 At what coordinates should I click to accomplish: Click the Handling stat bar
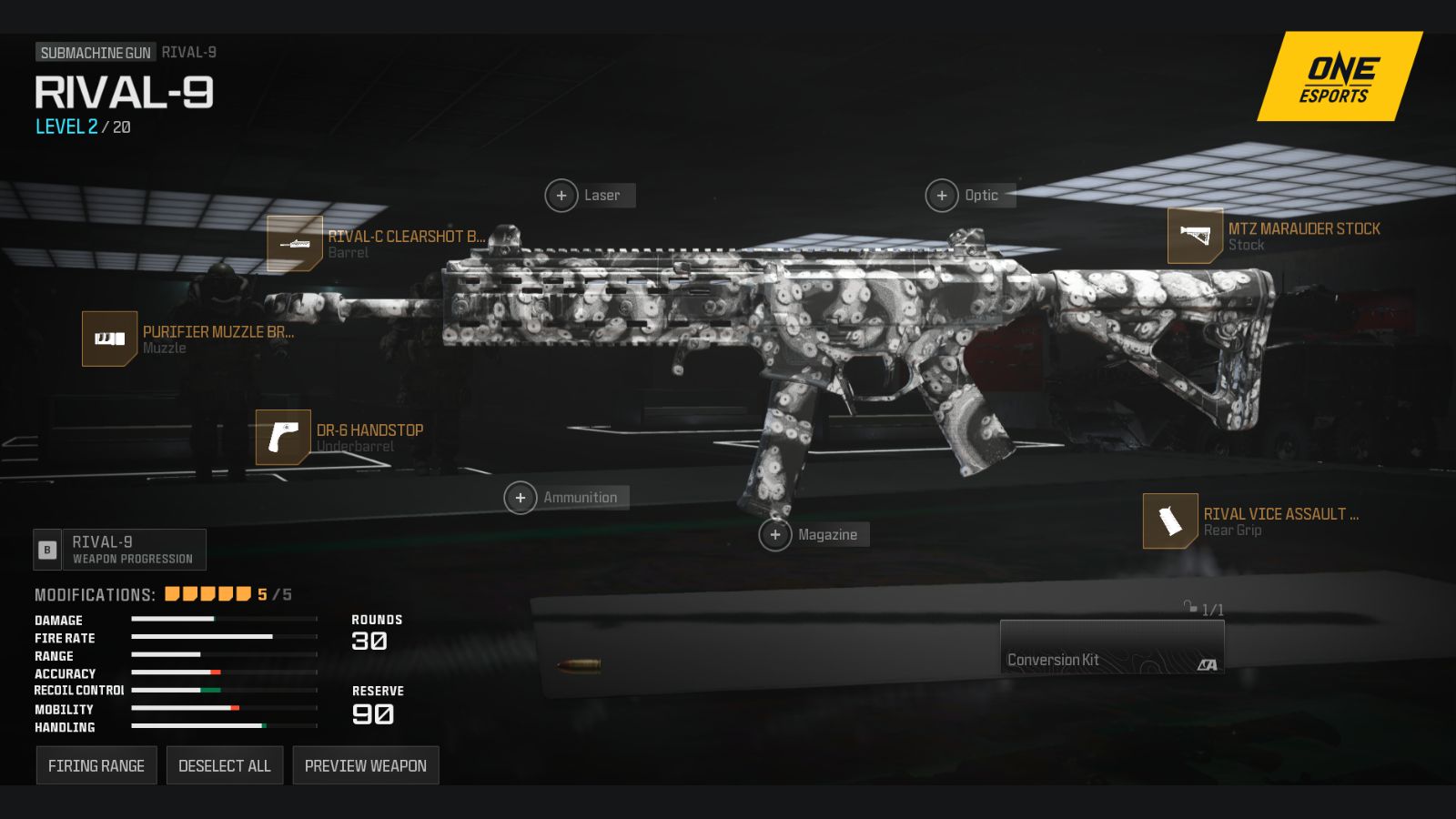pyautogui.click(x=221, y=726)
